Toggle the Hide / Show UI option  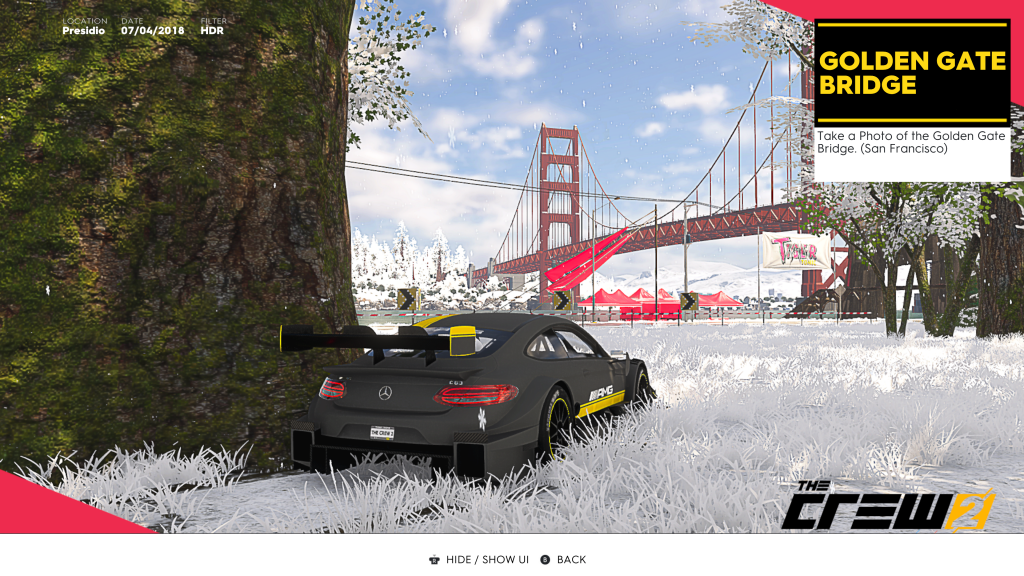click(x=478, y=559)
